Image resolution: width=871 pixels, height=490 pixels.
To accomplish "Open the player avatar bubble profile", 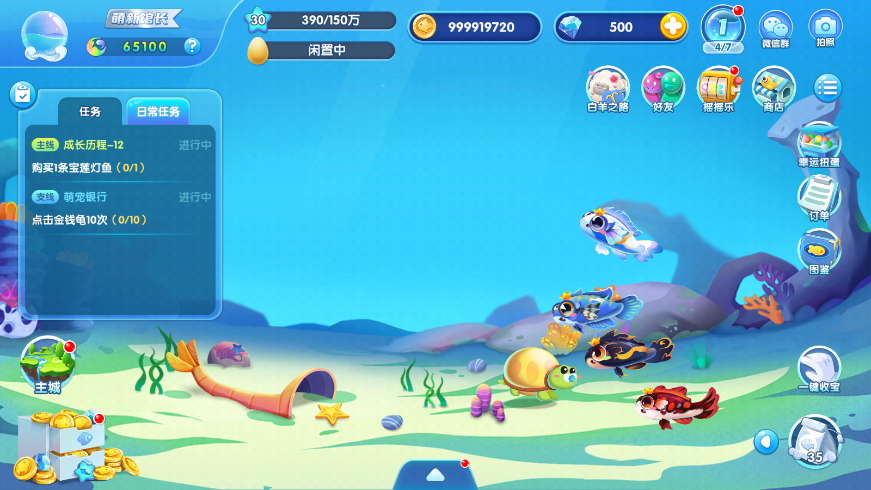I will coord(45,36).
